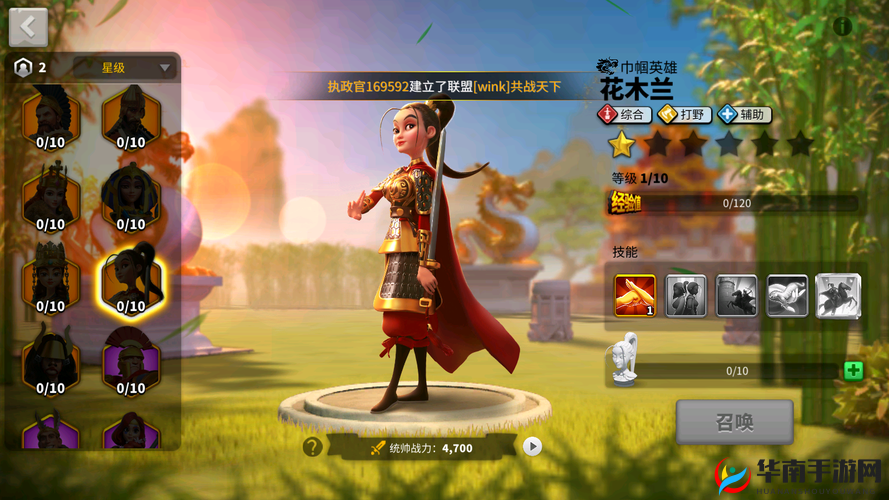The width and height of the screenshot is (889, 500).
Task: Add sculptures with the green plus button
Action: click(853, 371)
